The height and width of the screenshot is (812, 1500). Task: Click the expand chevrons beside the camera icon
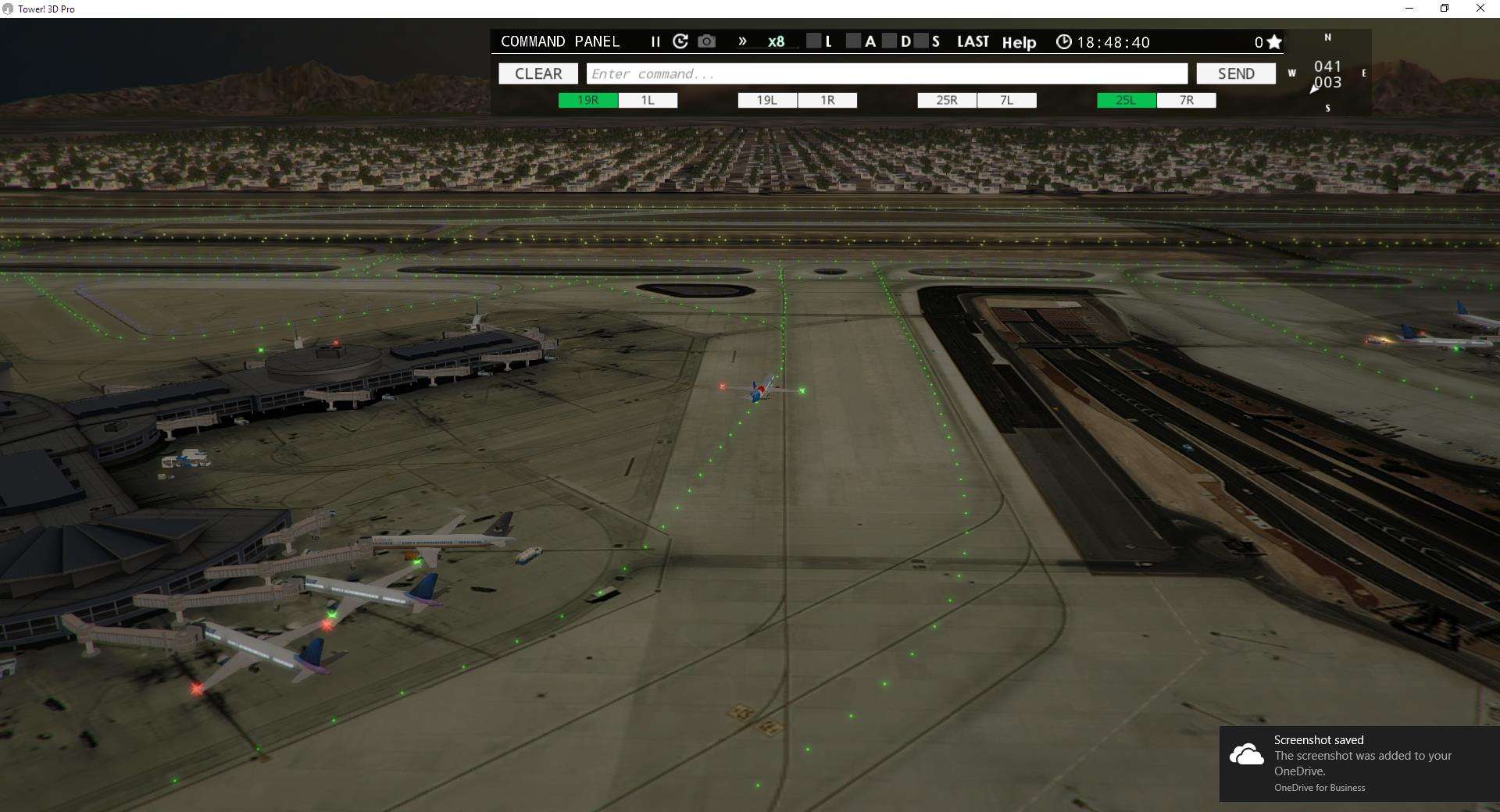[742, 41]
